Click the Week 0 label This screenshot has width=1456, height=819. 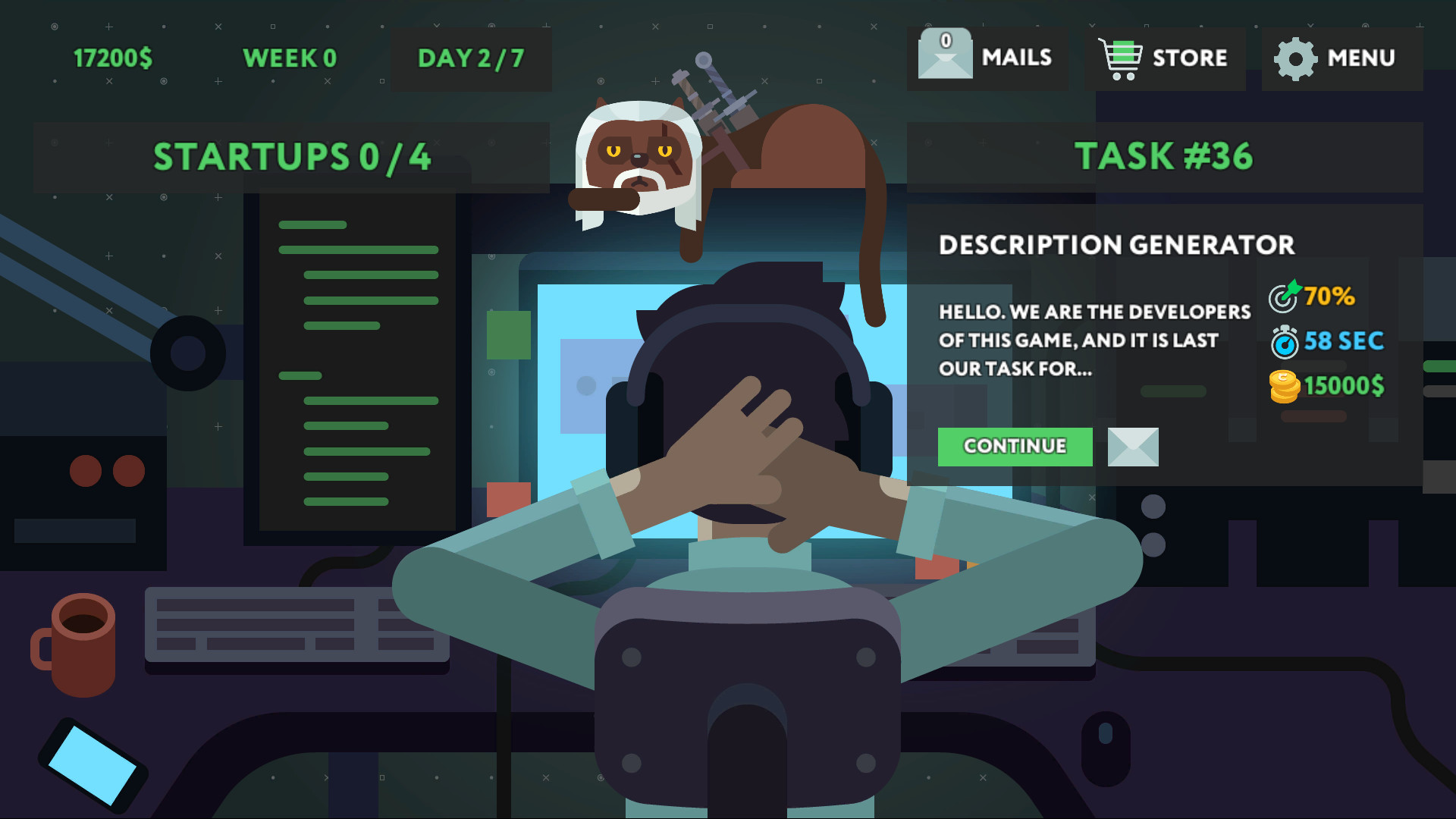click(290, 58)
